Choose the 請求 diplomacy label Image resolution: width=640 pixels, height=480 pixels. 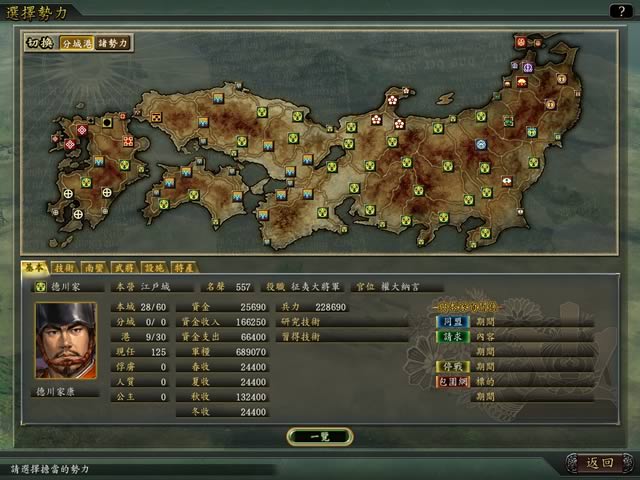point(453,337)
